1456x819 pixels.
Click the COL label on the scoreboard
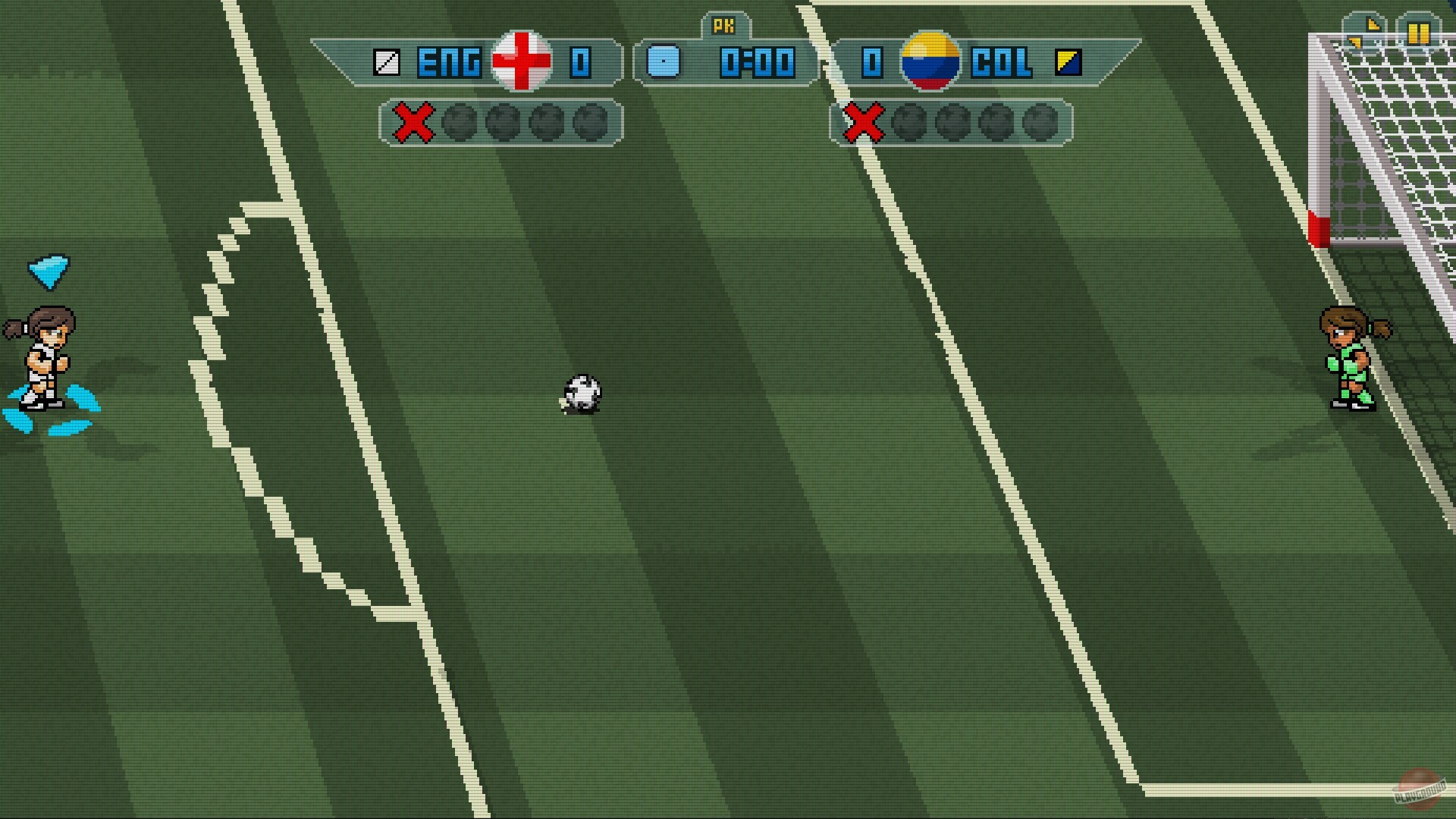coord(1003,64)
